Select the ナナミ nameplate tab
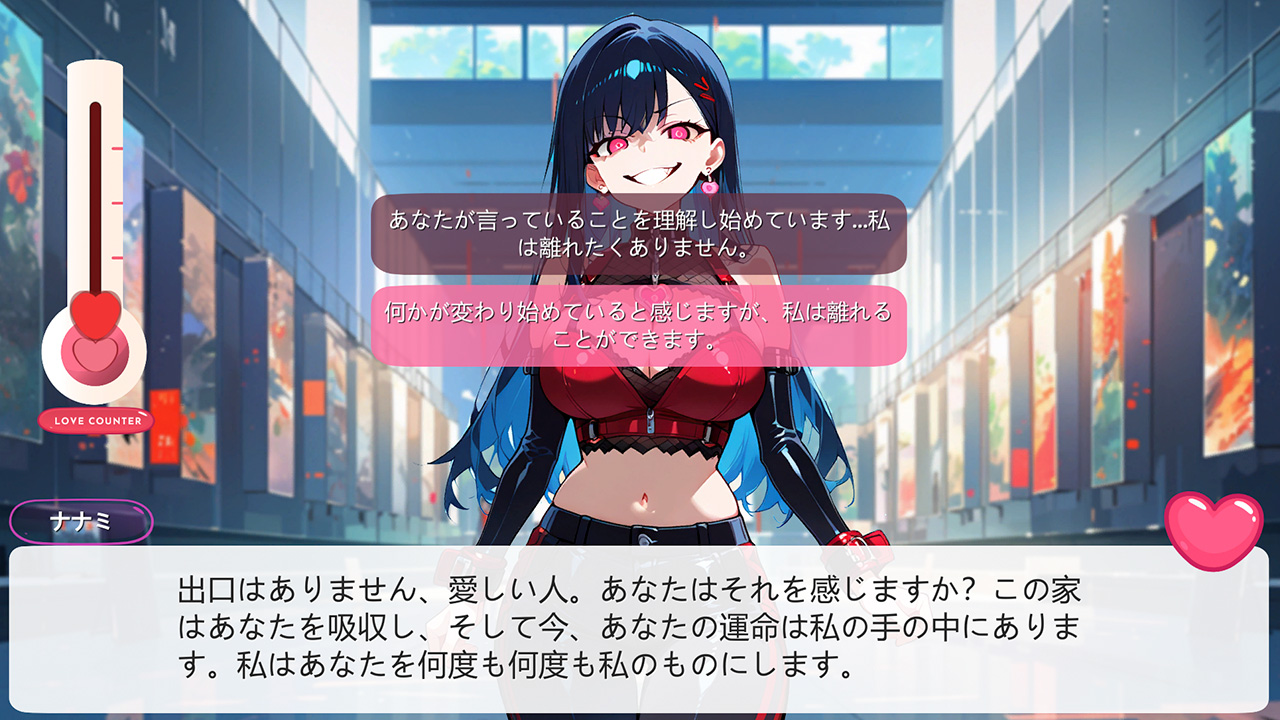Screen dimensions: 1280x720 pyautogui.click(x=80, y=518)
